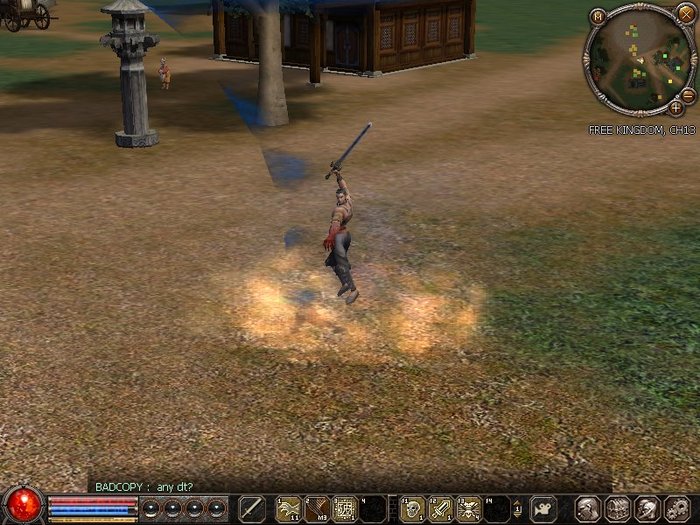
Task: Close the minimap with the X button
Action: click(684, 13)
